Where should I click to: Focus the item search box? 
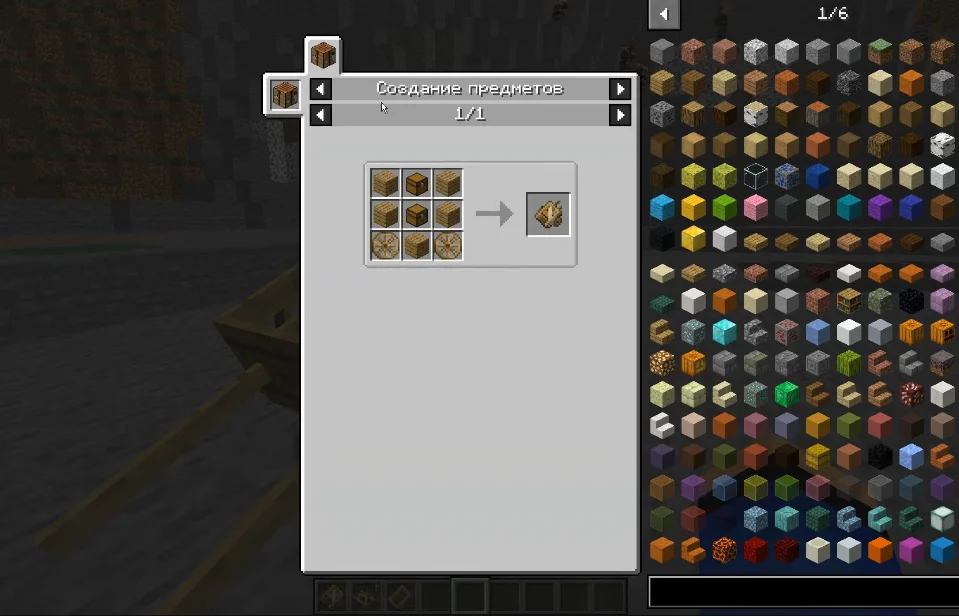(802, 591)
